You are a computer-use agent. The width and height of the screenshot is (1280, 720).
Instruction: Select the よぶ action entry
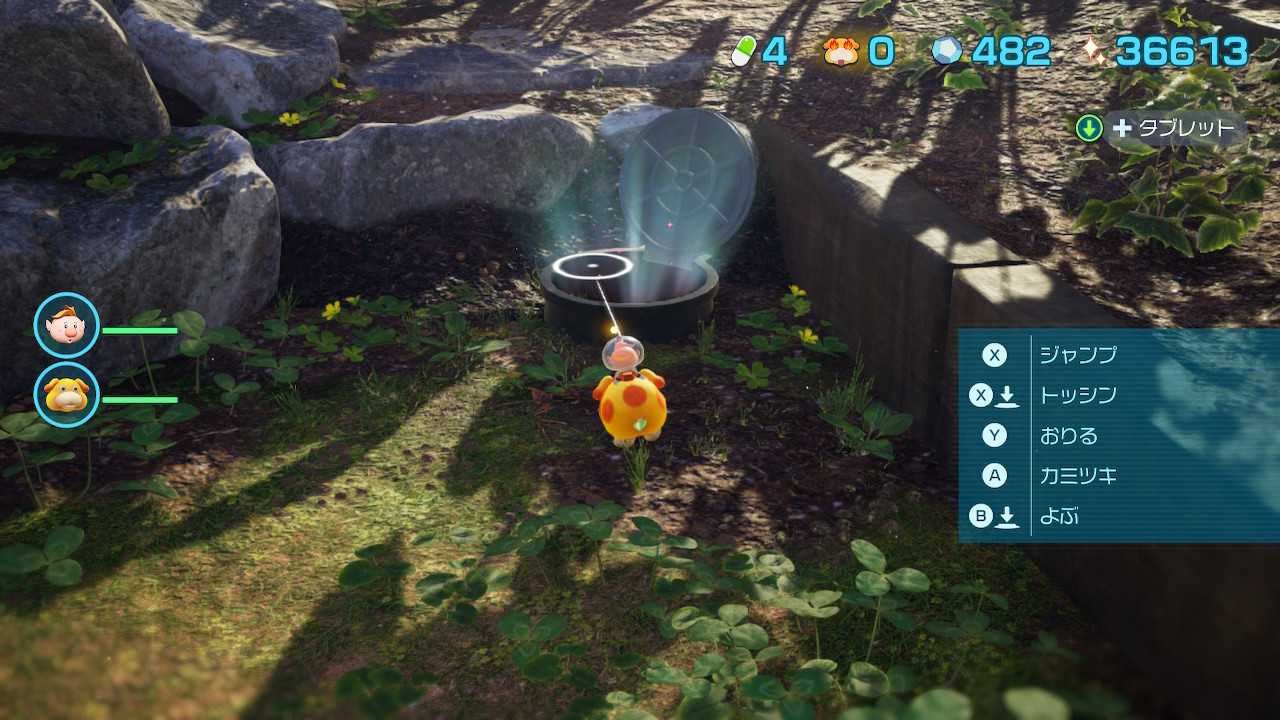1058,517
